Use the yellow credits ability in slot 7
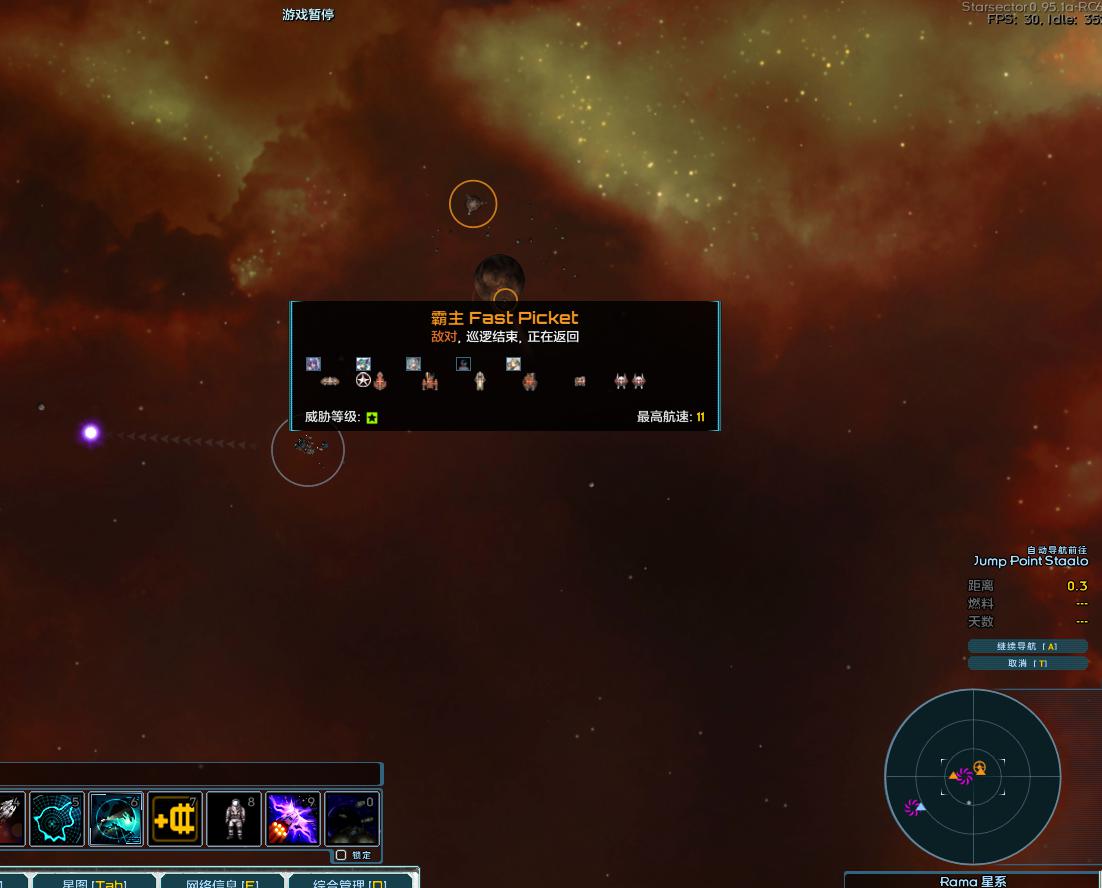The height and width of the screenshot is (888, 1102). (175, 819)
